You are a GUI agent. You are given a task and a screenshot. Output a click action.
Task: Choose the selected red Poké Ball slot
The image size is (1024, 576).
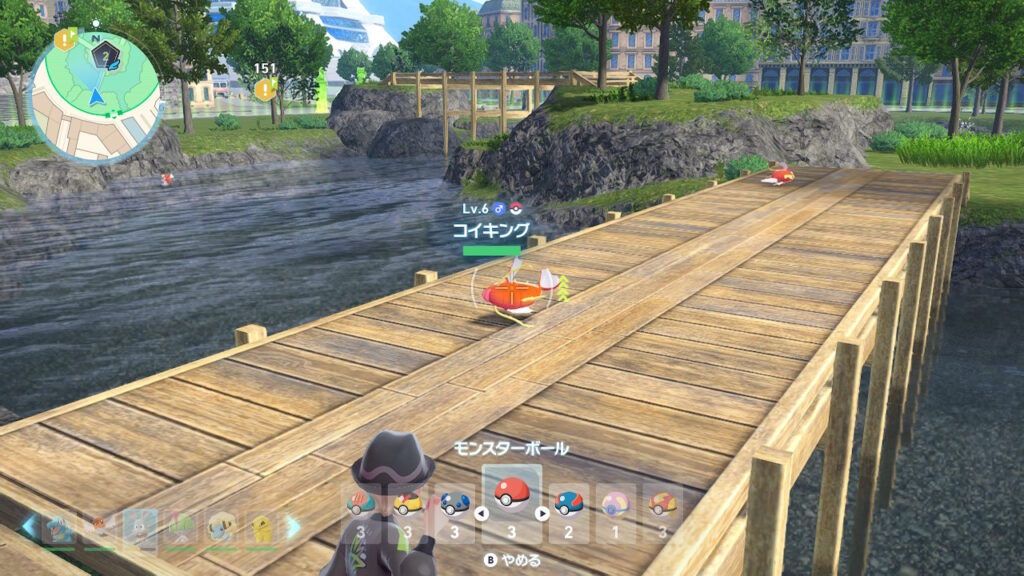click(511, 494)
